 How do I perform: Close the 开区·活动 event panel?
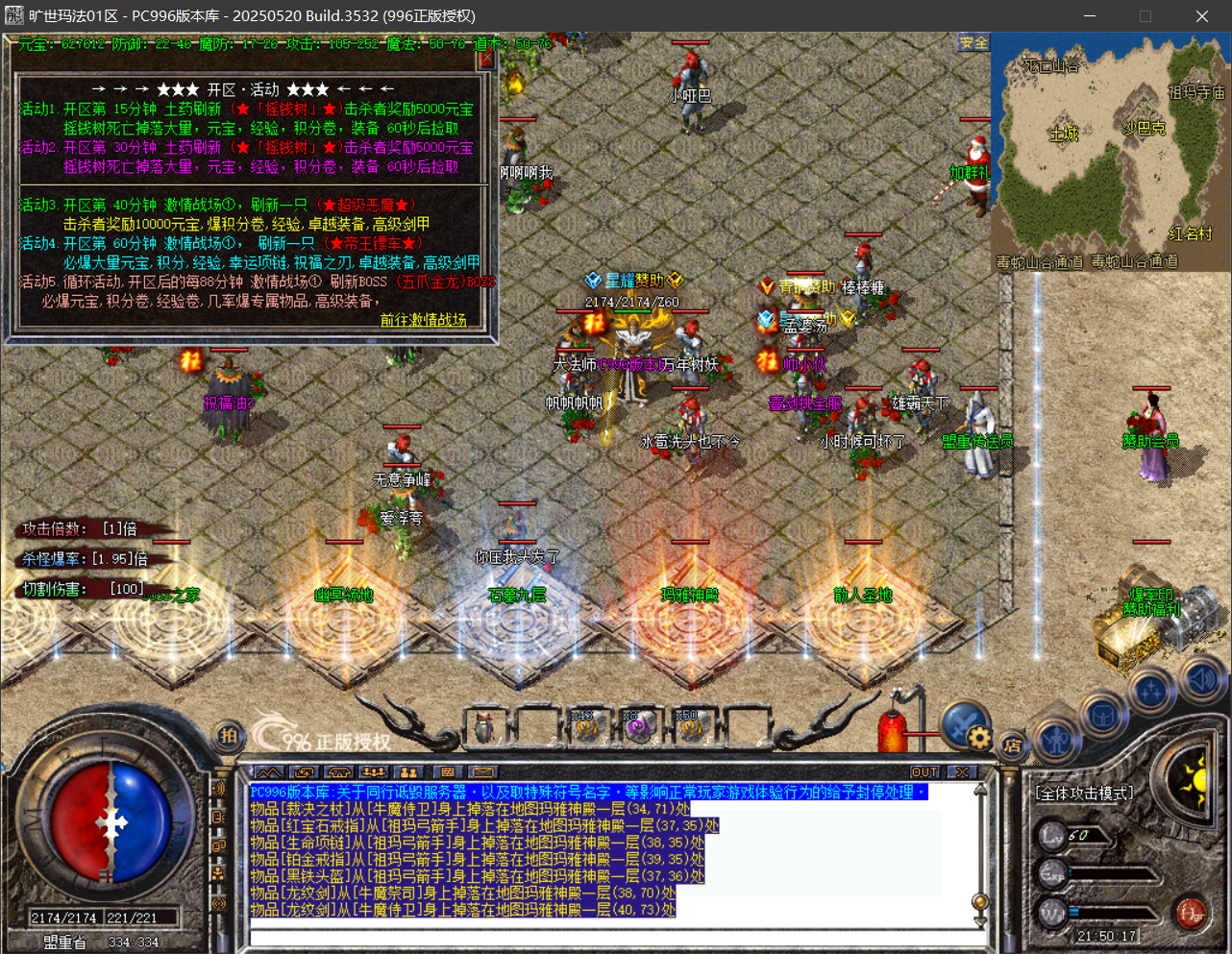[486, 59]
